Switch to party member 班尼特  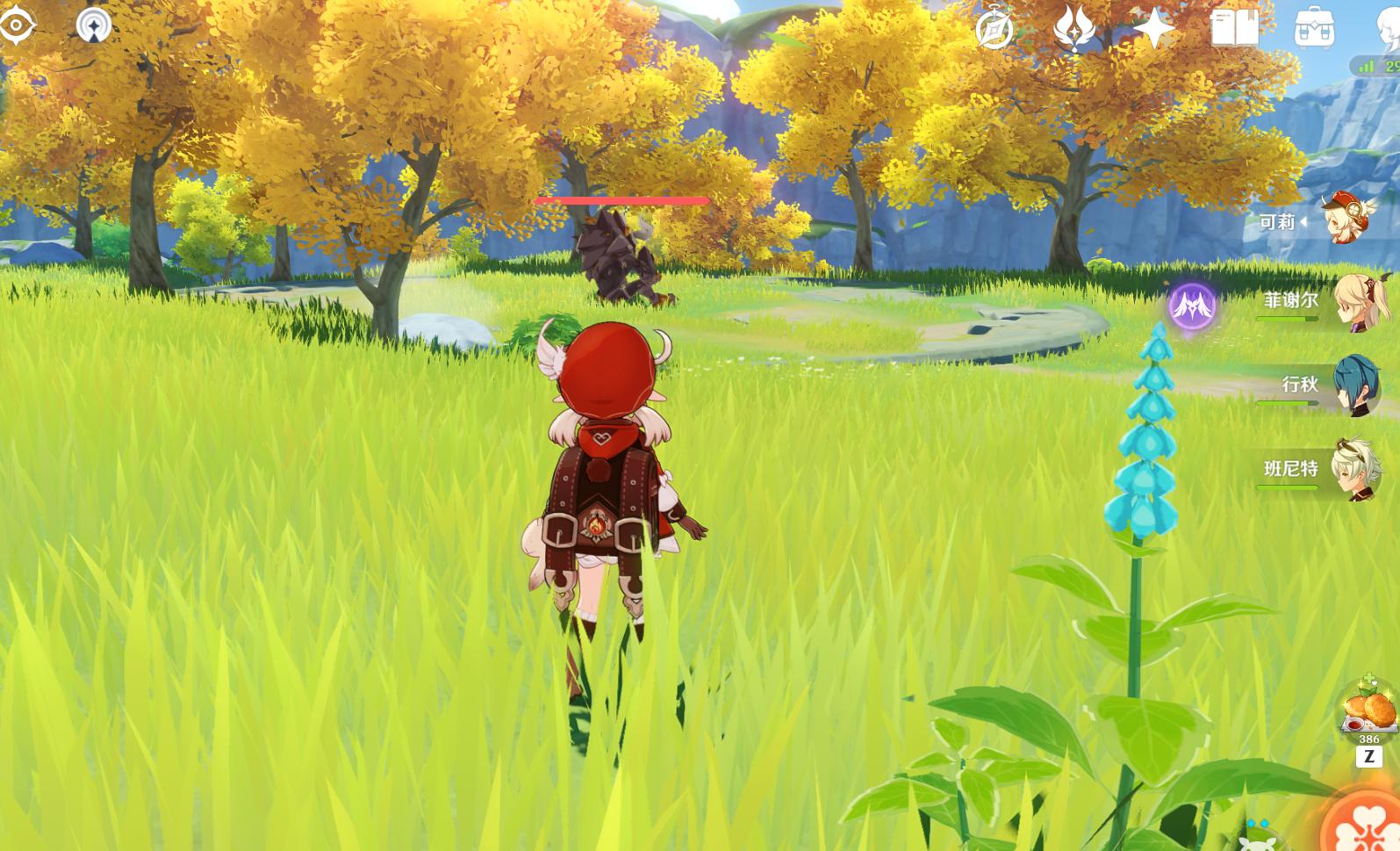(1355, 469)
